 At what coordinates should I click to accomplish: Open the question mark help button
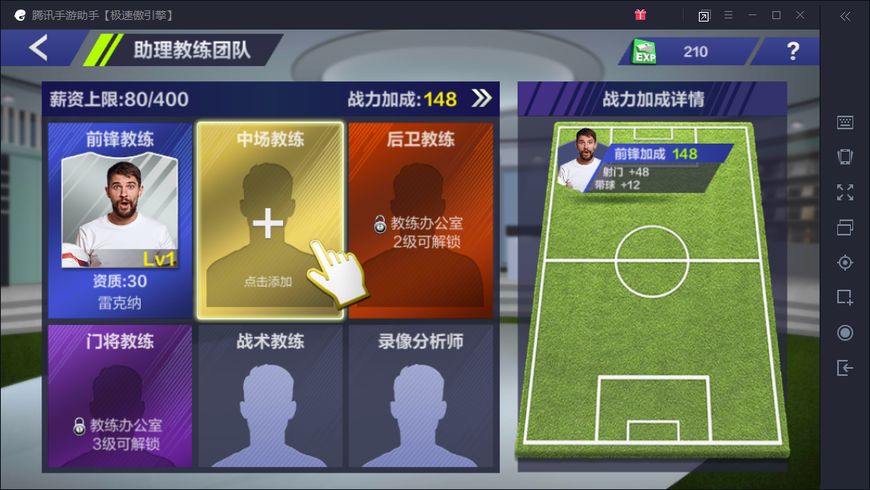pos(793,51)
